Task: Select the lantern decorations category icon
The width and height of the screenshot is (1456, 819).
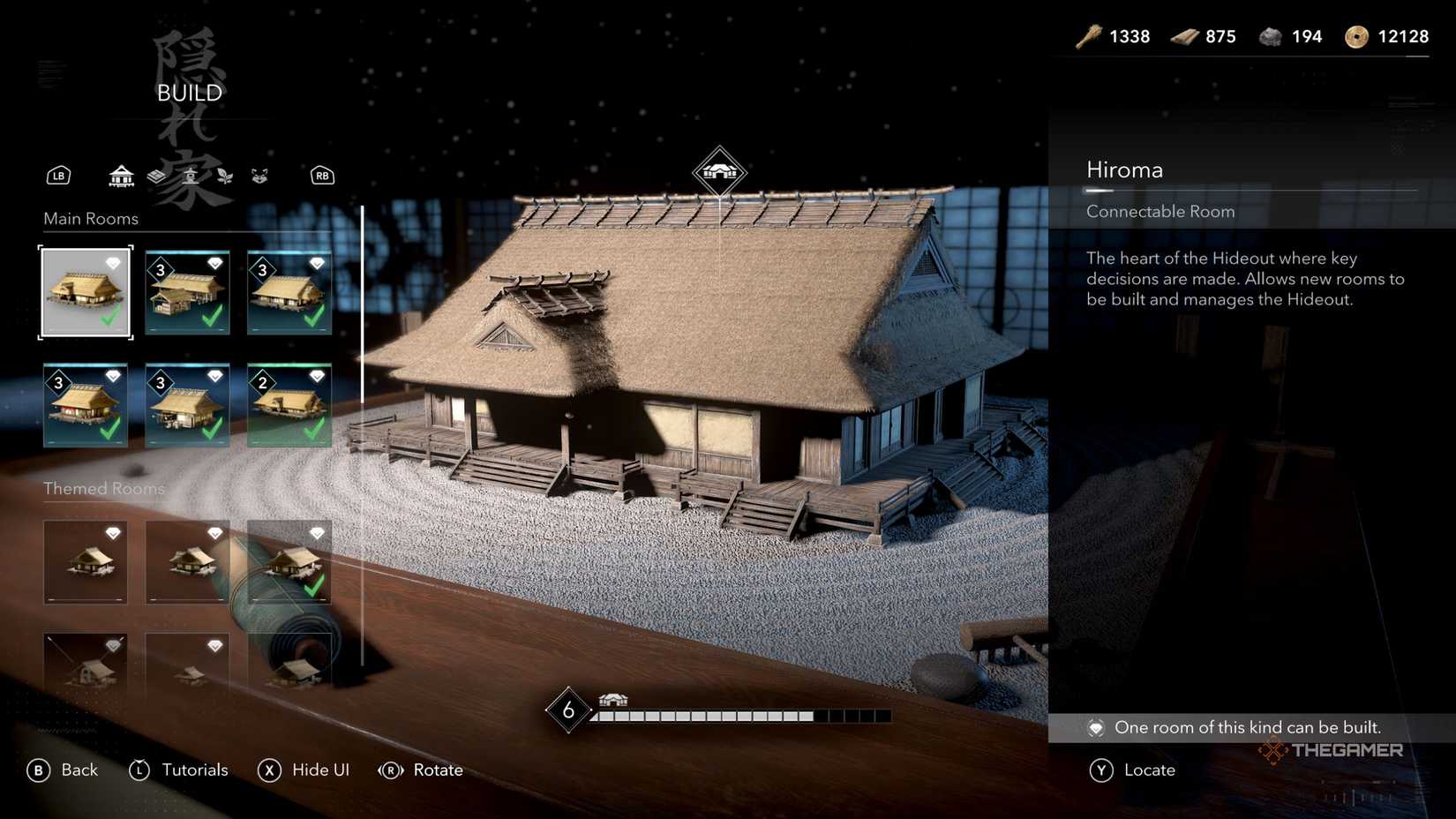Action: [191, 176]
